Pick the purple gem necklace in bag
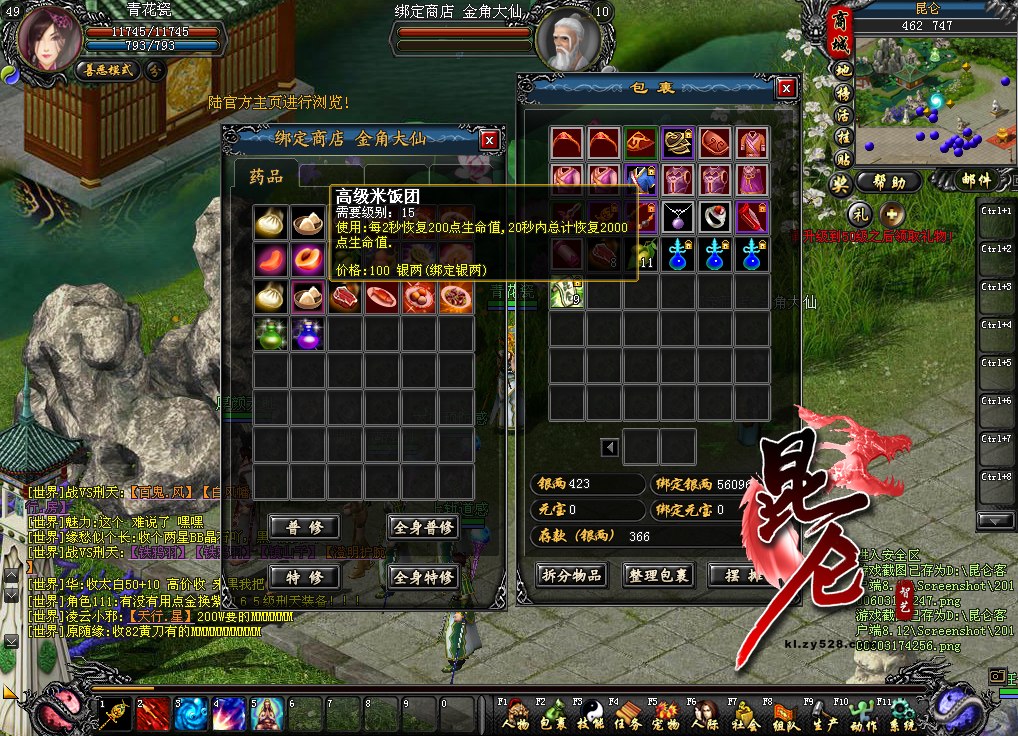This screenshot has width=1018, height=736. pyautogui.click(x=677, y=217)
